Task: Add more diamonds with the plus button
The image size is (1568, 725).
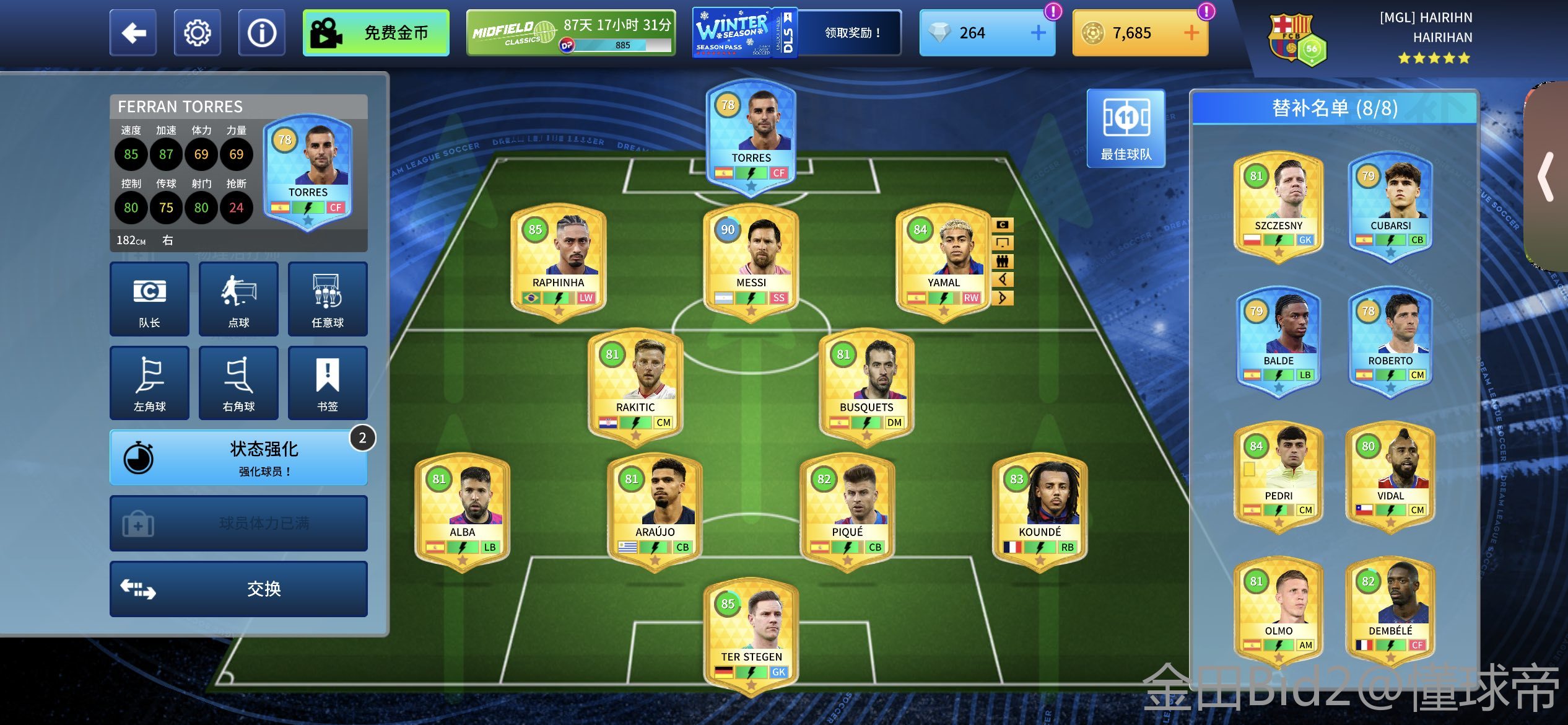Action: coord(1038,33)
